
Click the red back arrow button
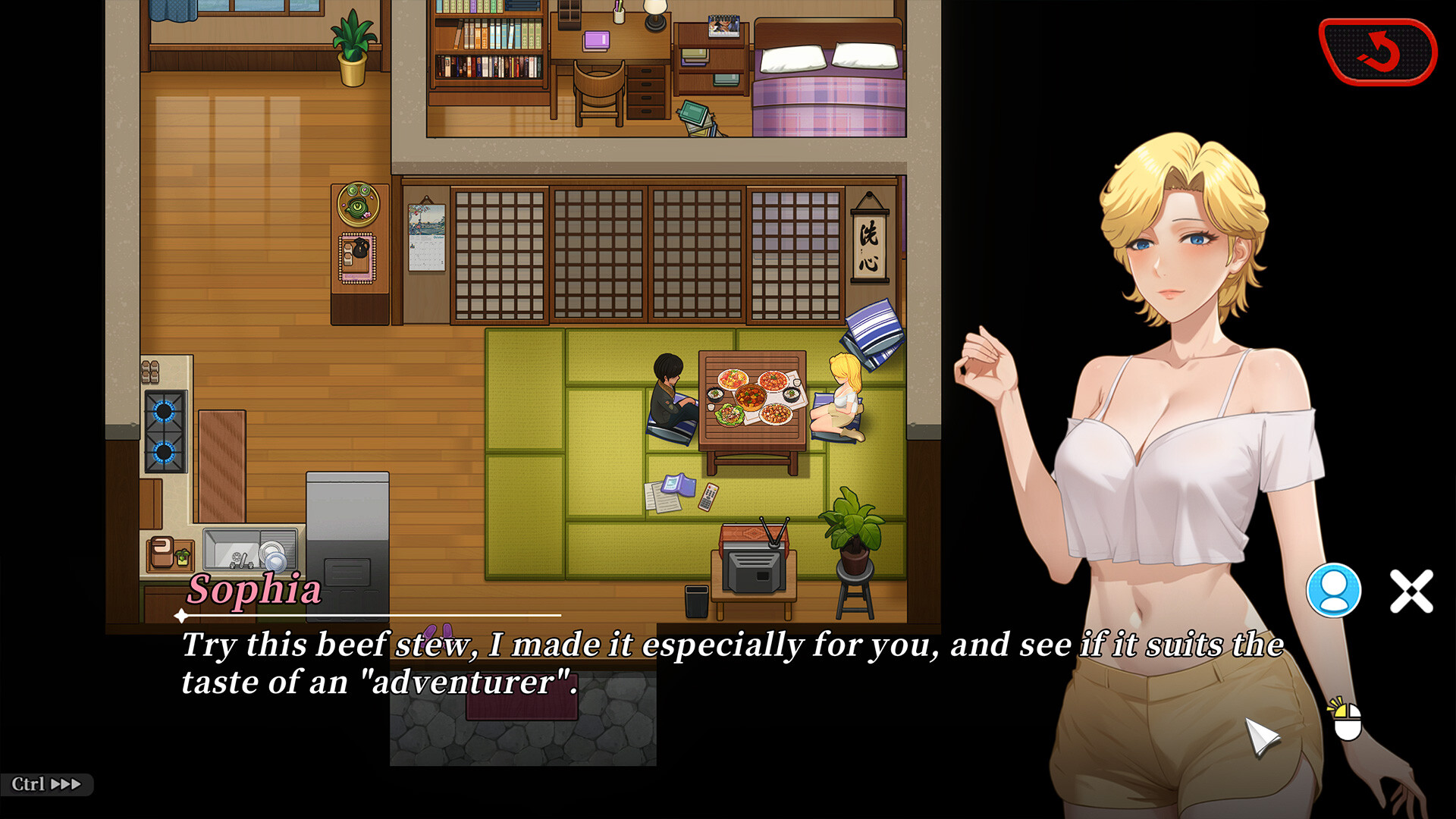[1378, 52]
